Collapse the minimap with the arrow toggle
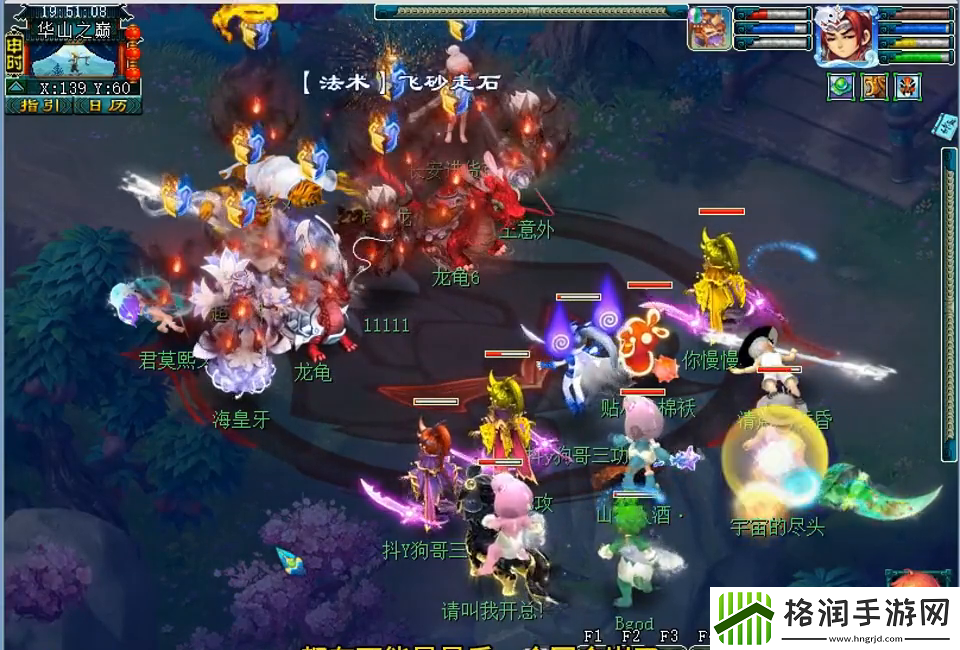 (x=17, y=87)
